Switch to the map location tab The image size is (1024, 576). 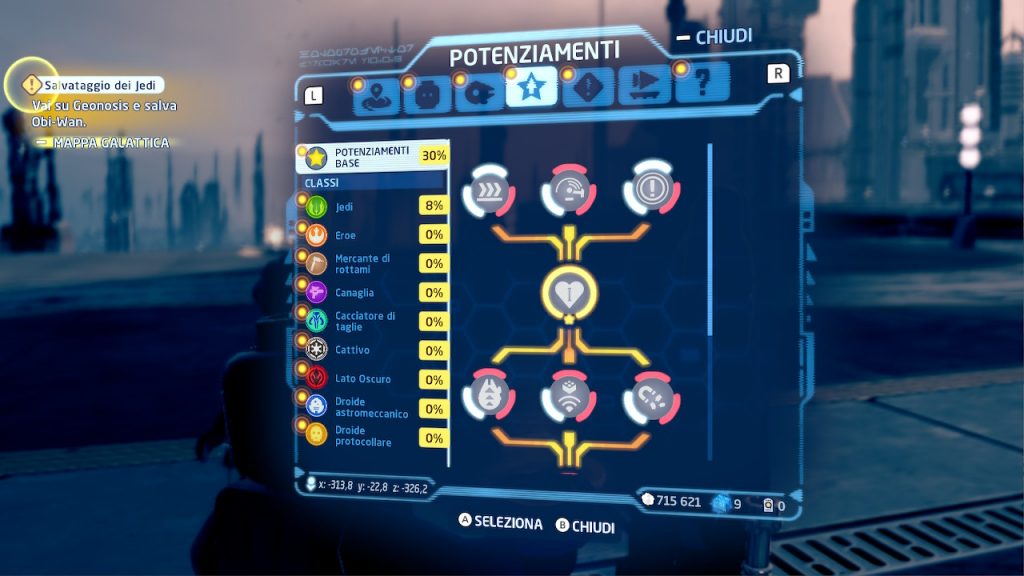pos(376,92)
